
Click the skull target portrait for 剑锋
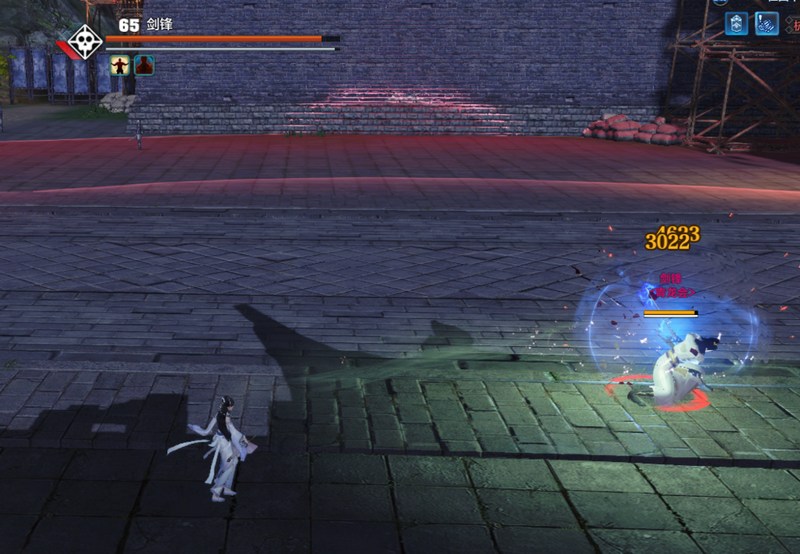pos(86,42)
